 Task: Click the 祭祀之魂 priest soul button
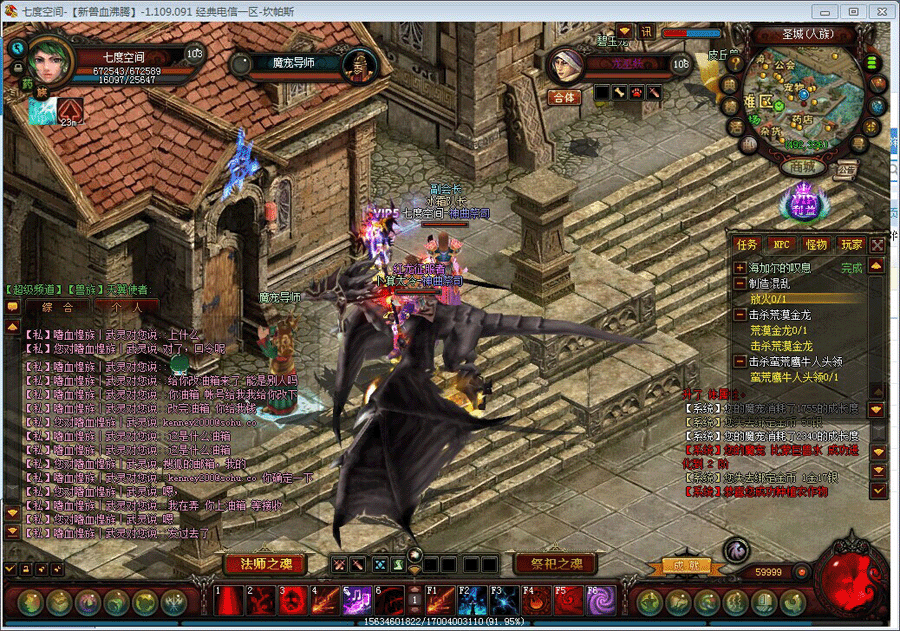click(x=549, y=564)
